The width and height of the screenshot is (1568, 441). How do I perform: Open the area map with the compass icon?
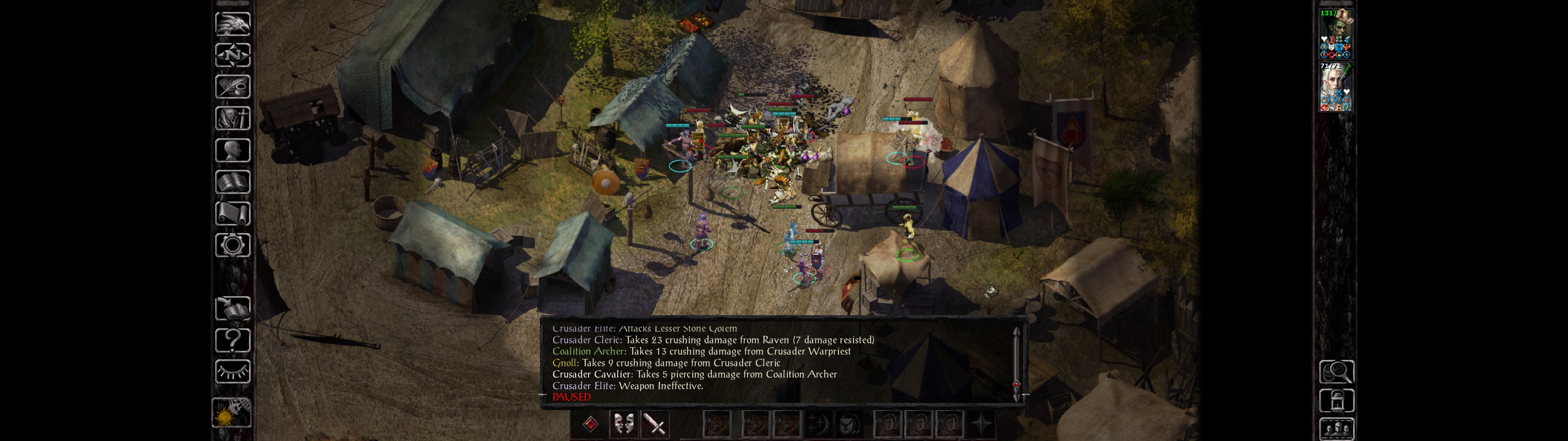coord(232,55)
